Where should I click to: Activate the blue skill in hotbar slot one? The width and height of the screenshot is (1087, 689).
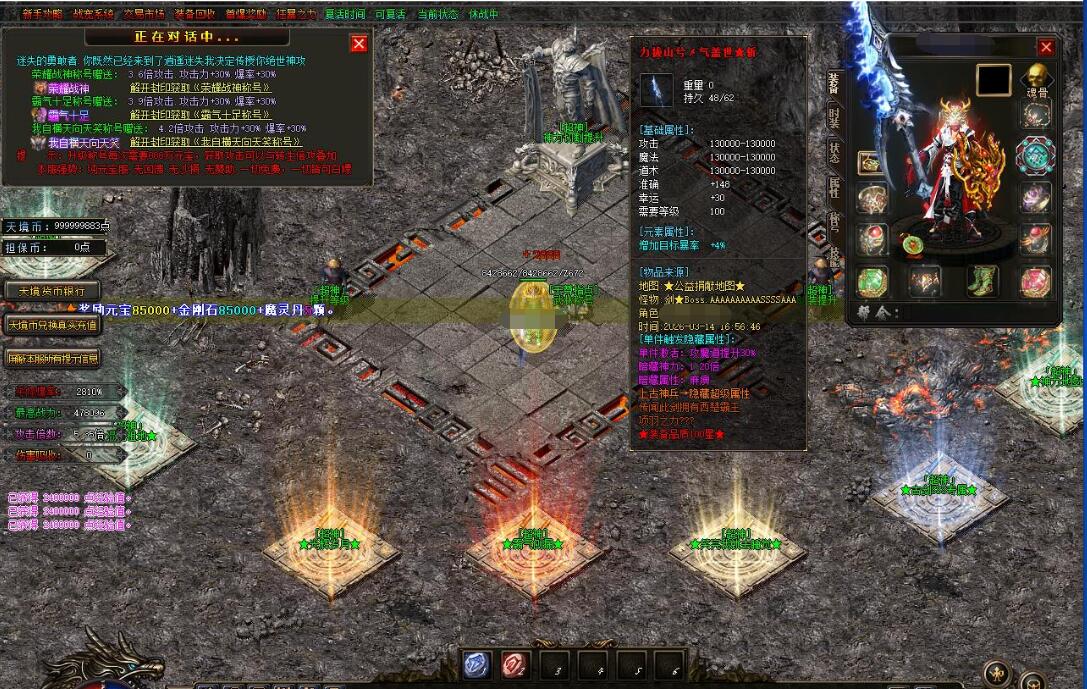point(476,665)
